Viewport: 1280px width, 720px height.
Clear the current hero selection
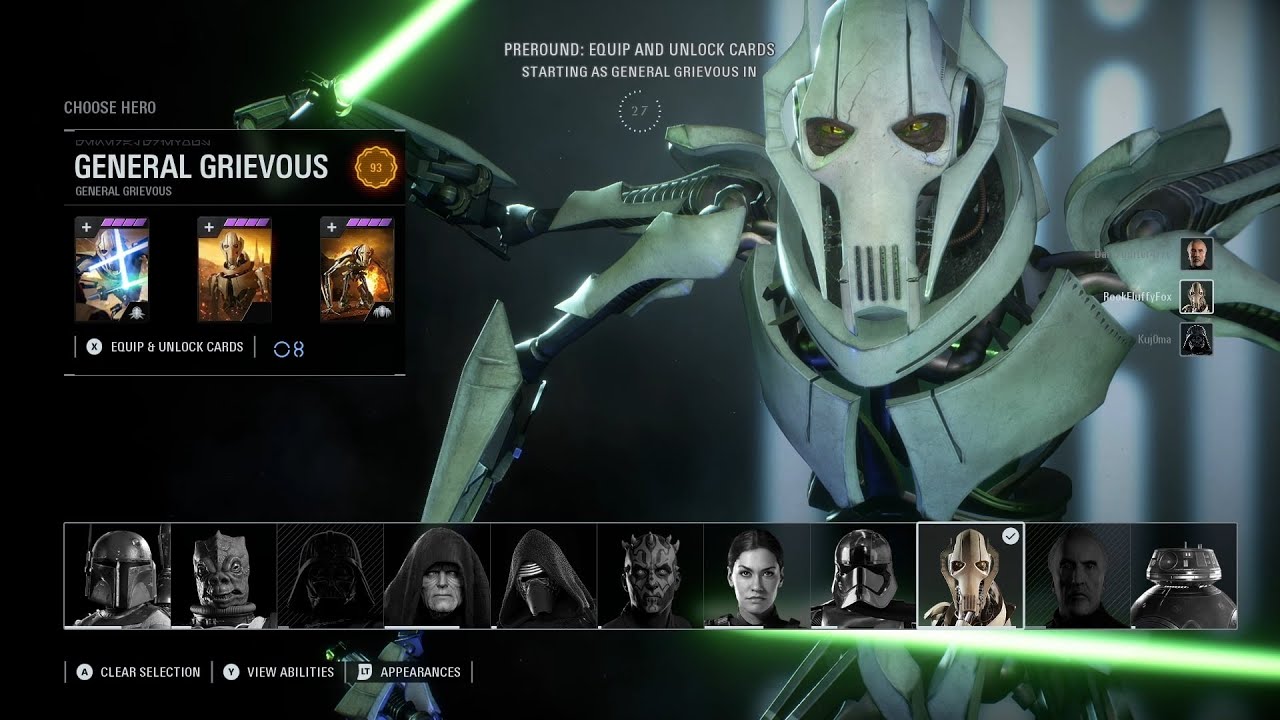pyautogui.click(x=139, y=672)
